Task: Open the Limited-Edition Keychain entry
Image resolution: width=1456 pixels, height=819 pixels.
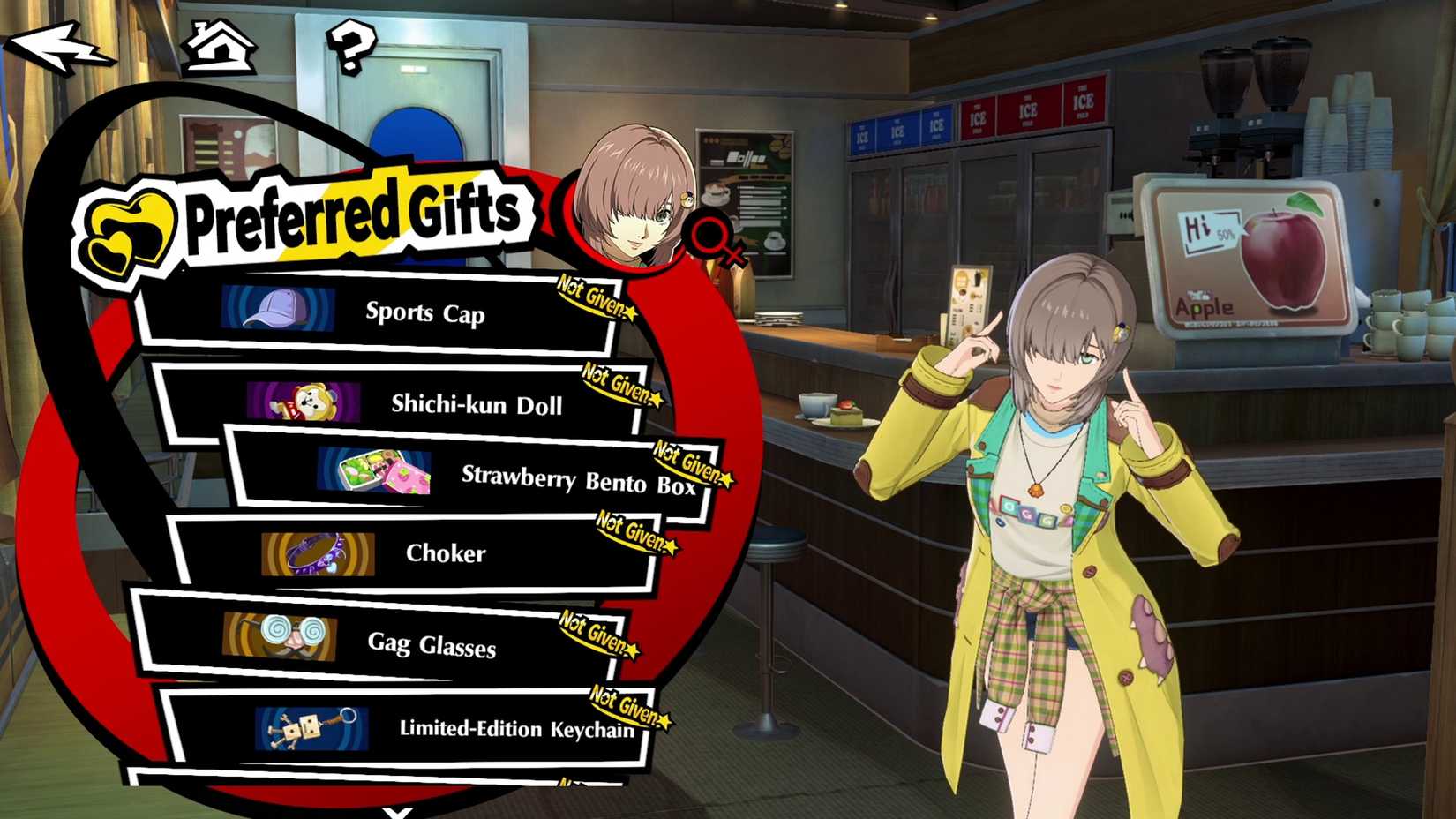Action: click(x=516, y=731)
